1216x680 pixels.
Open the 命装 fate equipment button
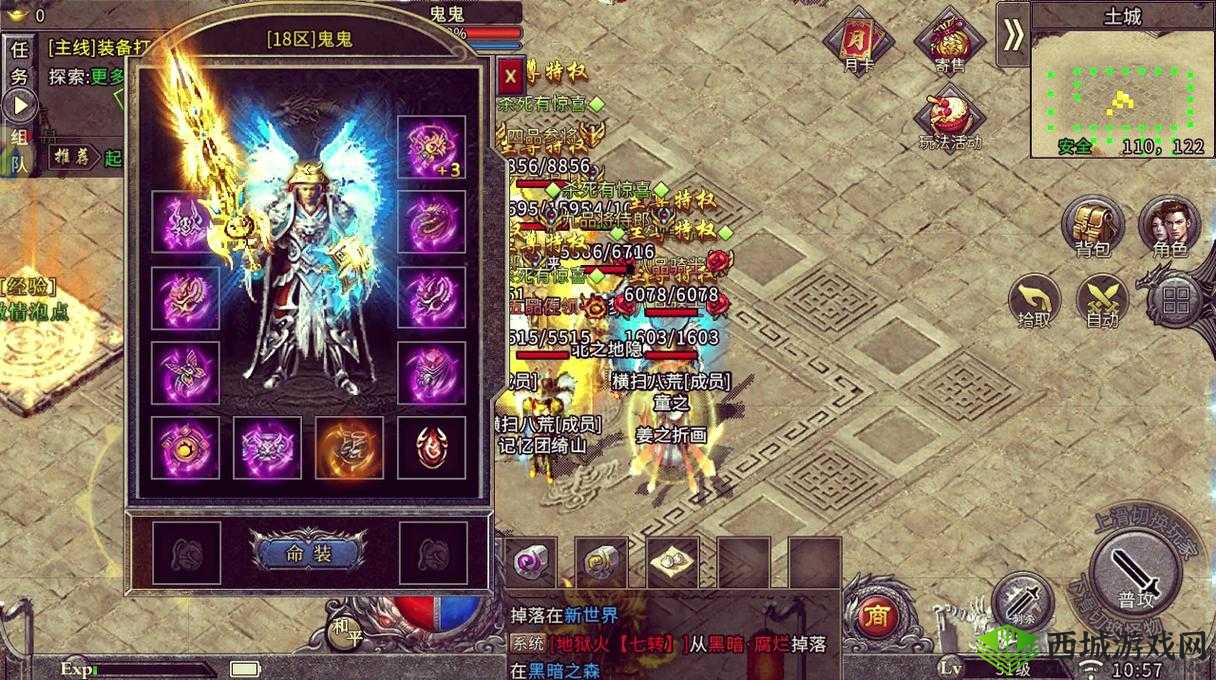308,553
